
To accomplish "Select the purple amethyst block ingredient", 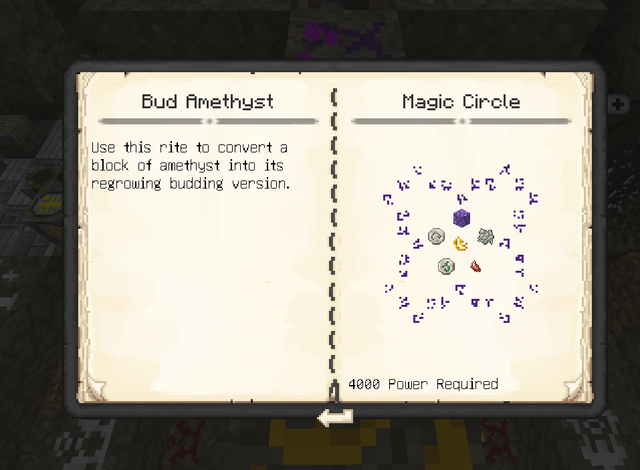I will pyautogui.click(x=461, y=217).
